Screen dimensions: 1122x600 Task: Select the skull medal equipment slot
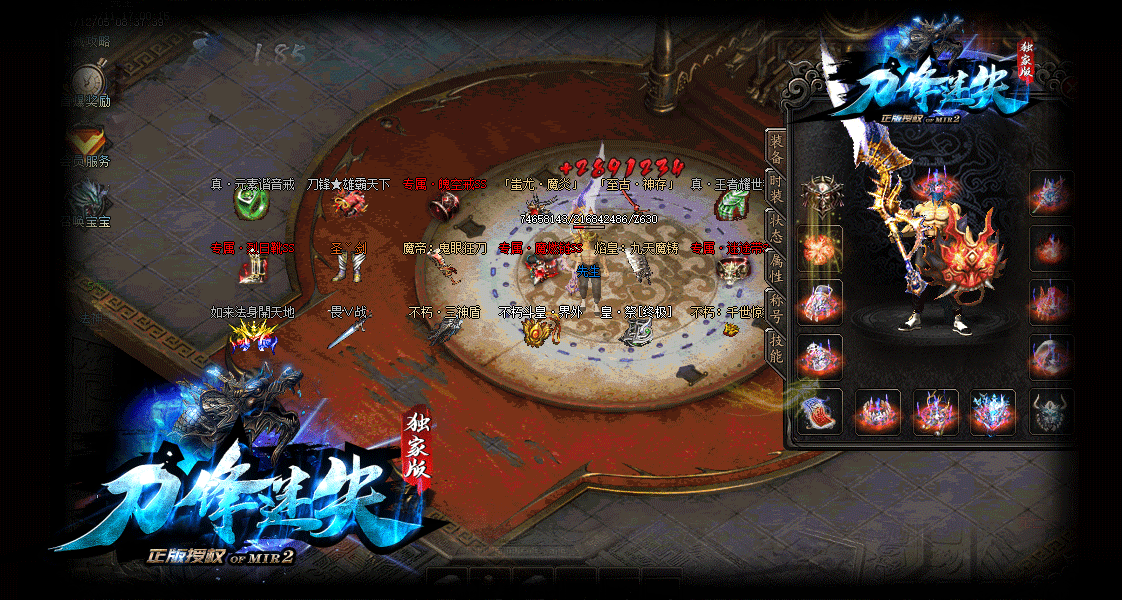tap(821, 194)
